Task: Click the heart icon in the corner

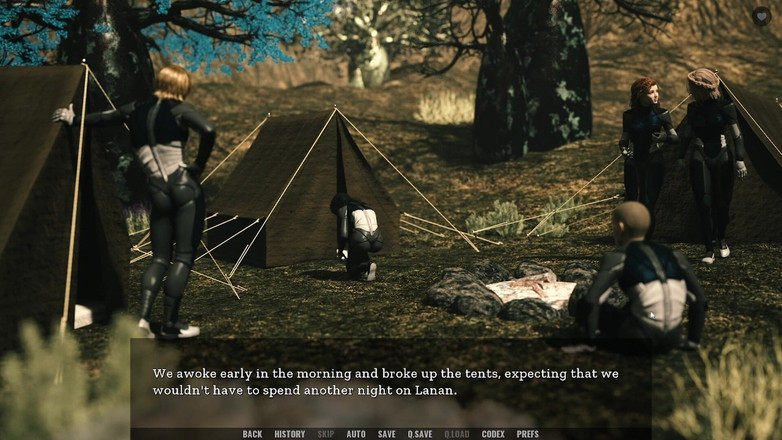Action: (x=762, y=16)
